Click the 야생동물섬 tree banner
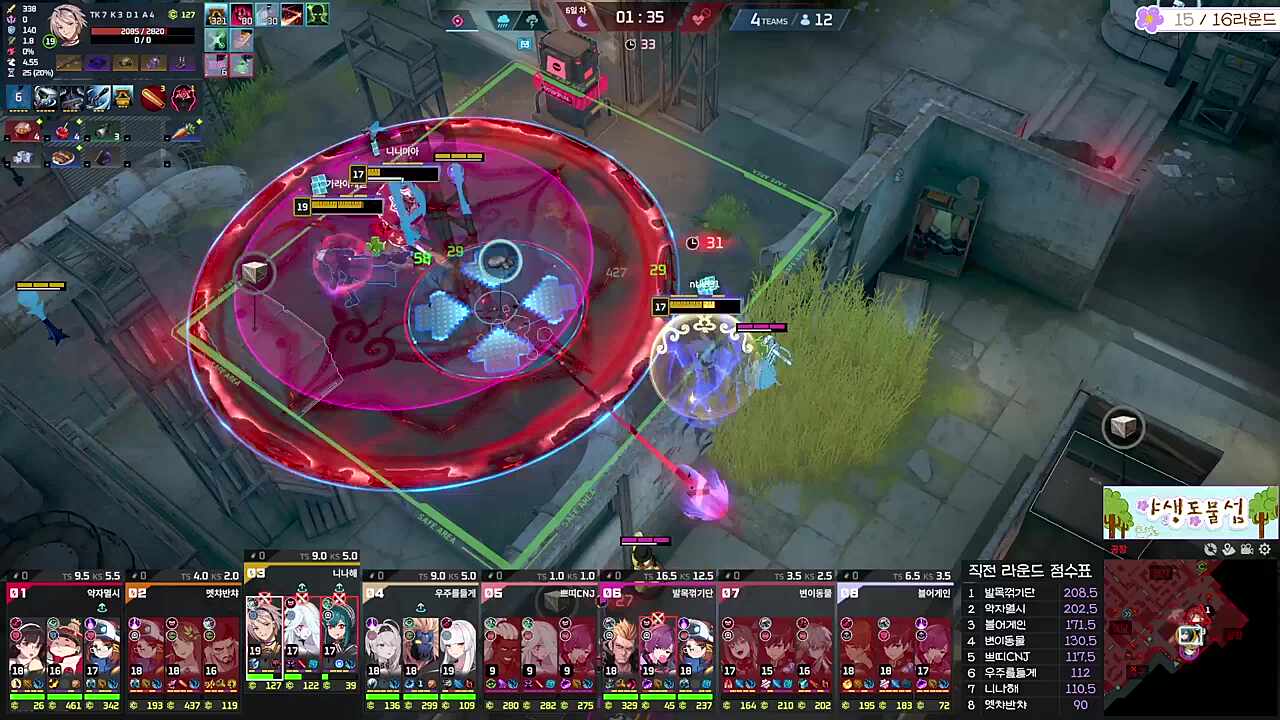The image size is (1280, 720). (x=1190, y=513)
